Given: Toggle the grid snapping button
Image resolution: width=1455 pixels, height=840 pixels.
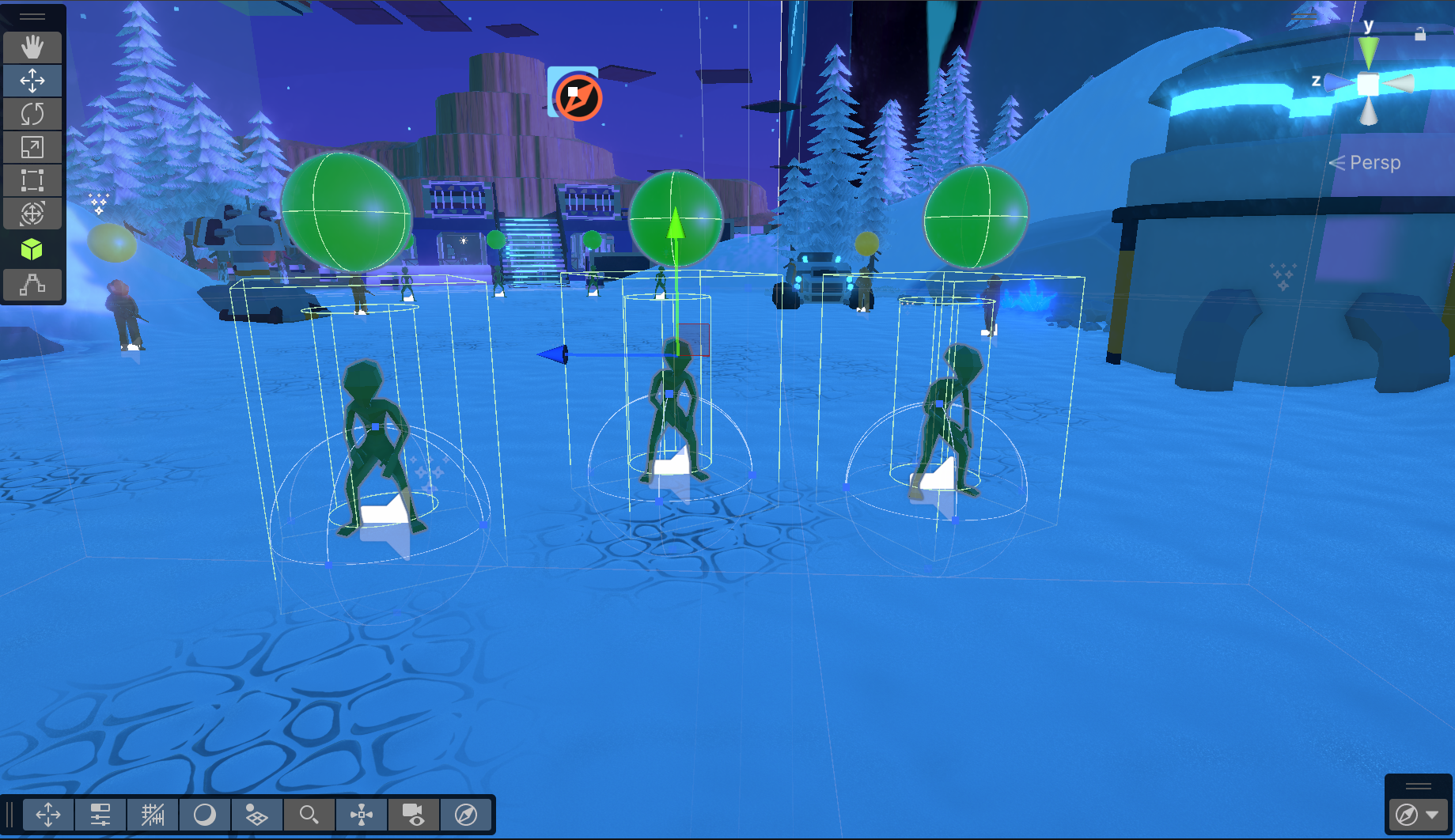Looking at the screenshot, I should coord(153,815).
